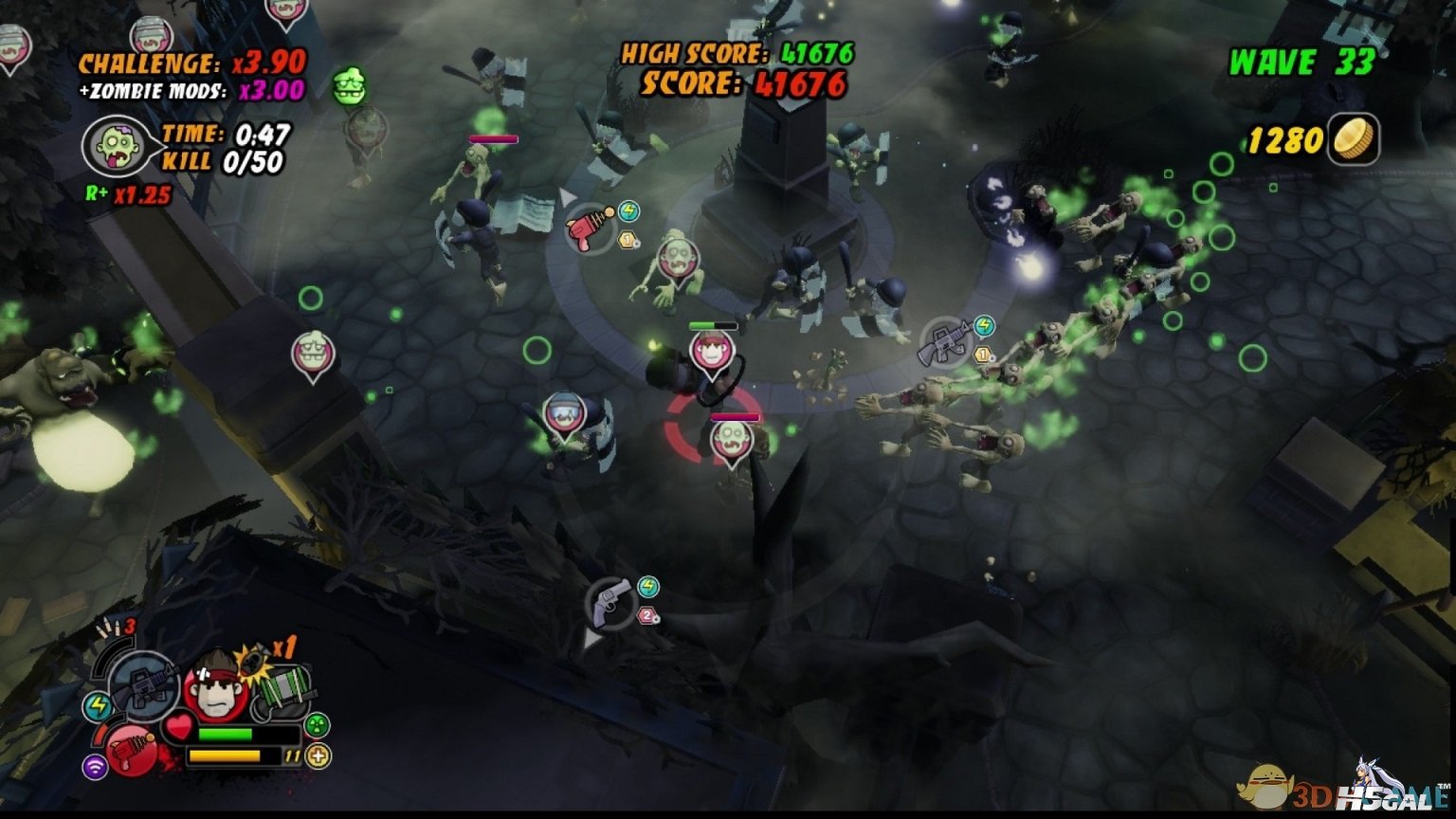Open the zombie head kill objective tracker

[x=118, y=146]
